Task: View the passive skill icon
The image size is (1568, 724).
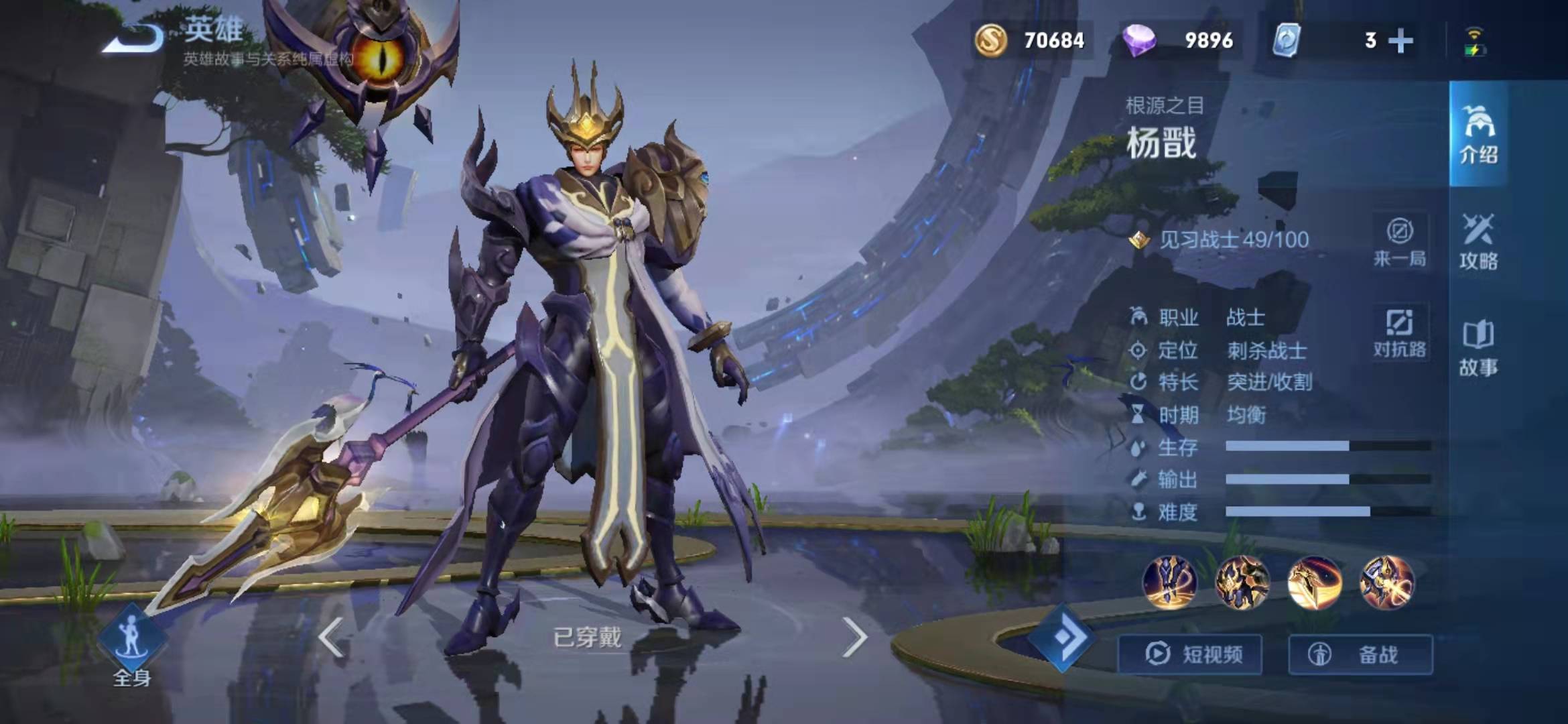Action: coord(1169,583)
